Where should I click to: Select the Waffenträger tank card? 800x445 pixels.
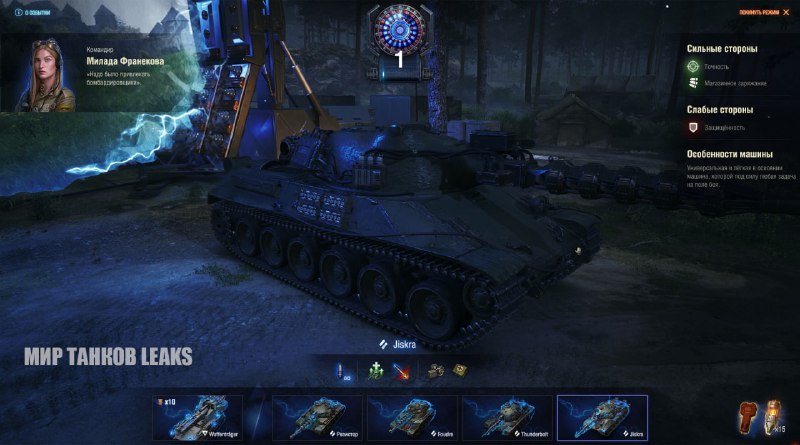coord(198,418)
